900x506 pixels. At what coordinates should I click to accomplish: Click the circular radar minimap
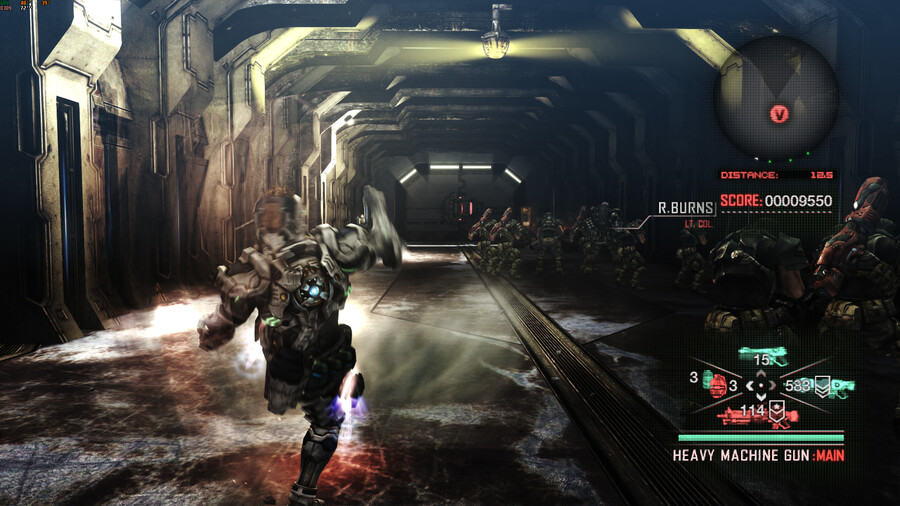[775, 98]
